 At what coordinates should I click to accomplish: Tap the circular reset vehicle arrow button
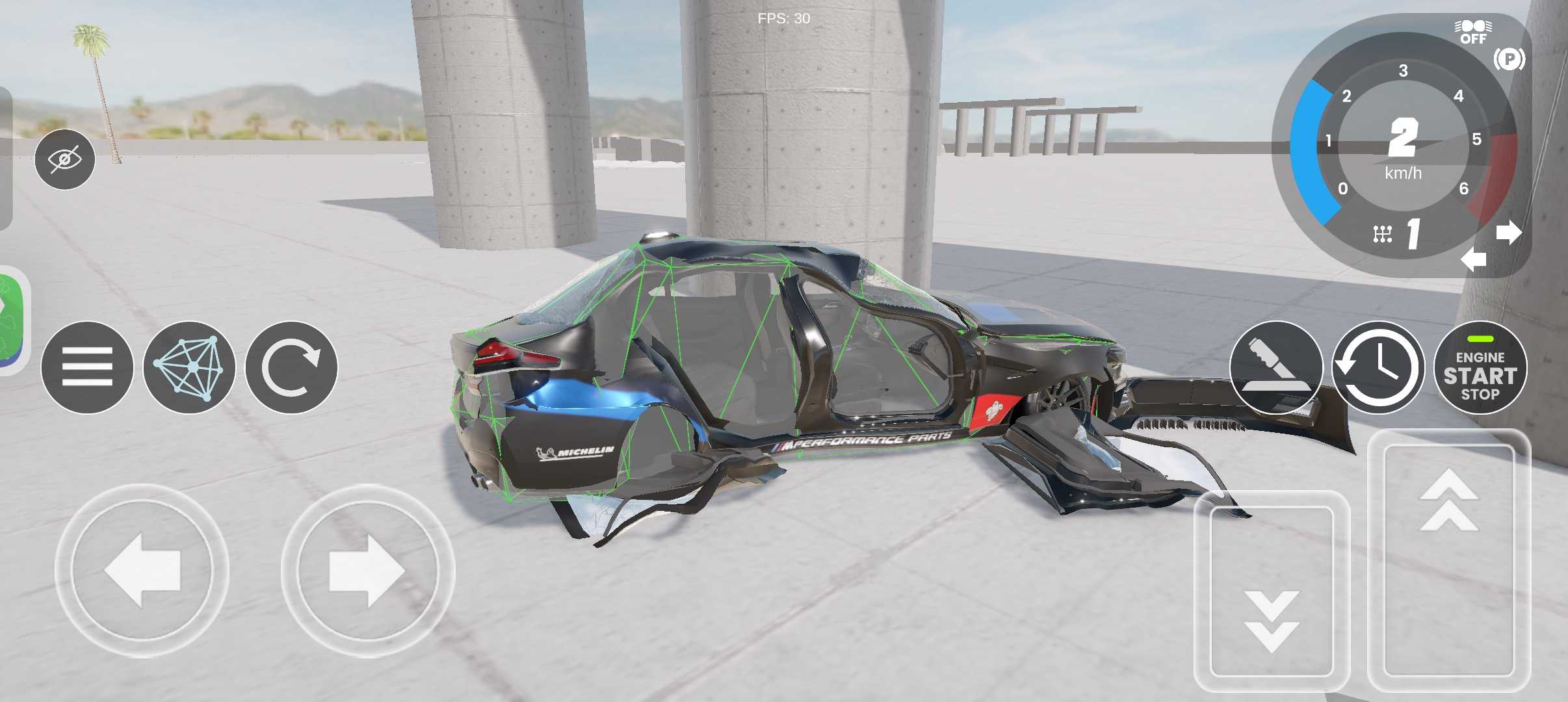point(291,367)
